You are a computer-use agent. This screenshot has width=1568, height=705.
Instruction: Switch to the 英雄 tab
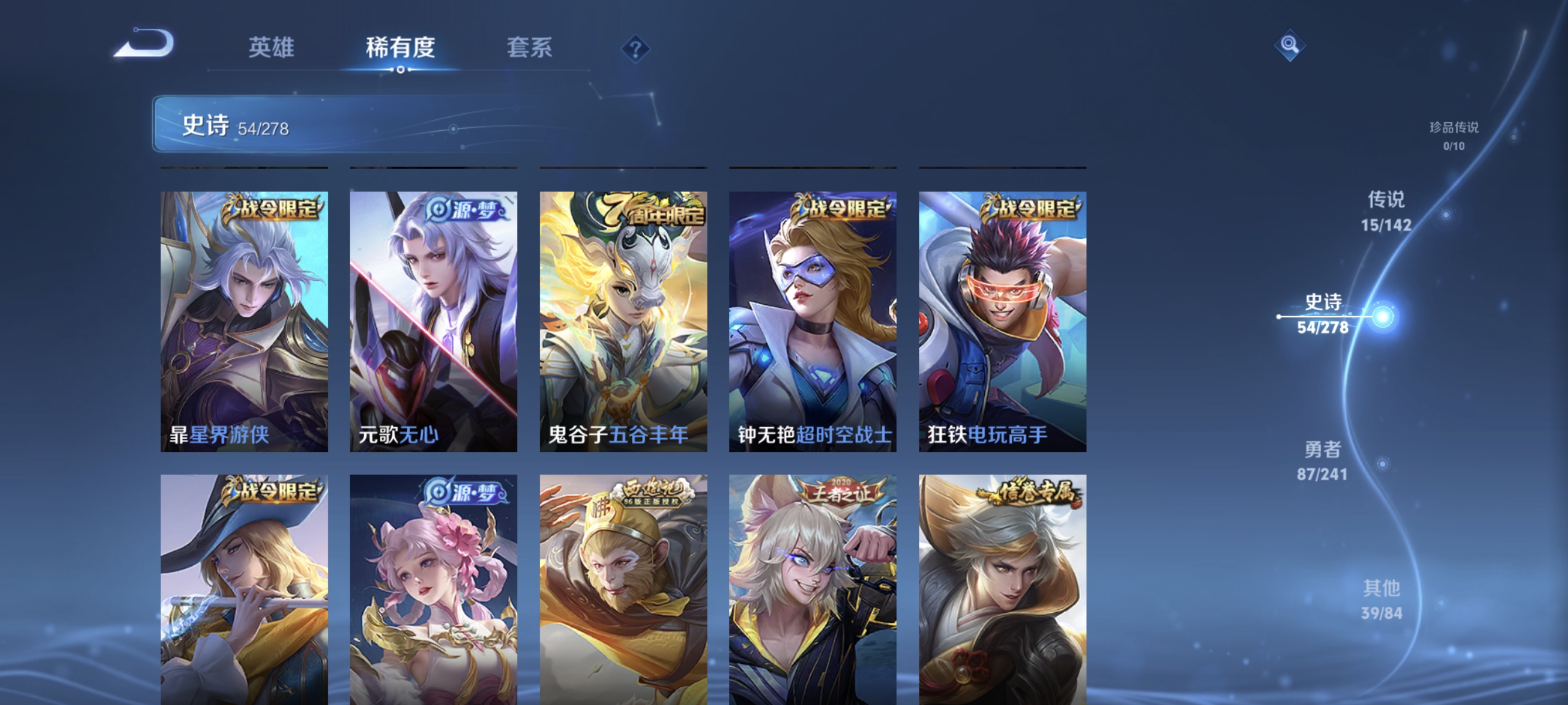(x=271, y=48)
